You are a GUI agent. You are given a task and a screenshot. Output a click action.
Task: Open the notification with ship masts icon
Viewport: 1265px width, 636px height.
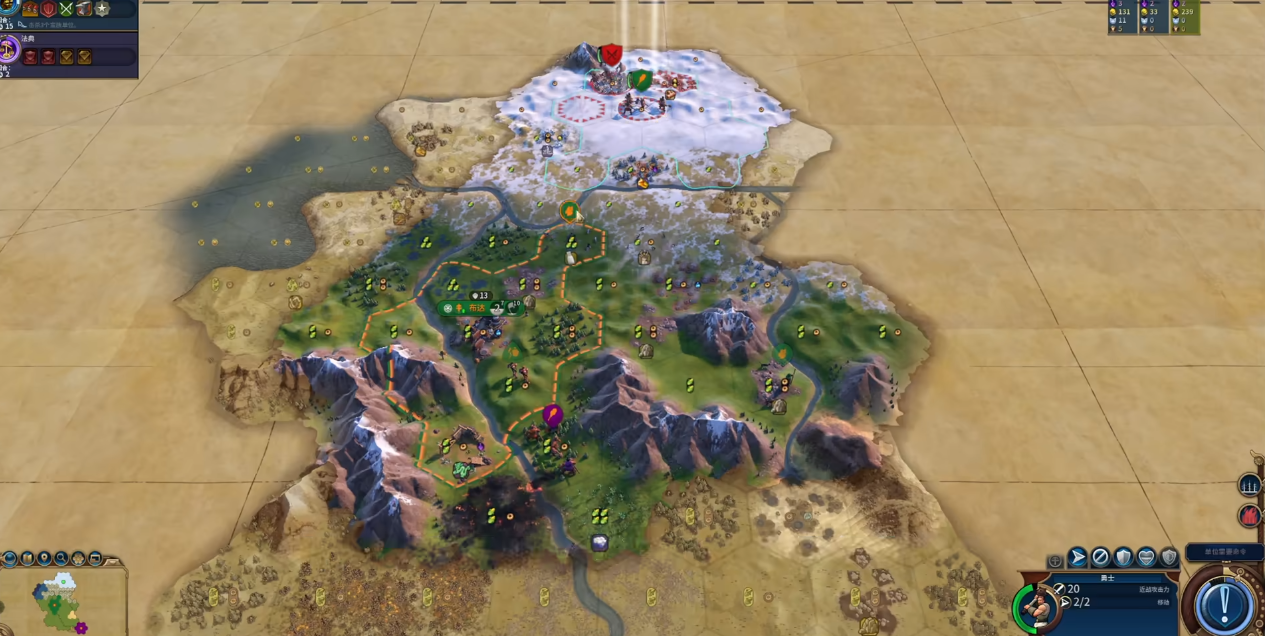(1249, 486)
